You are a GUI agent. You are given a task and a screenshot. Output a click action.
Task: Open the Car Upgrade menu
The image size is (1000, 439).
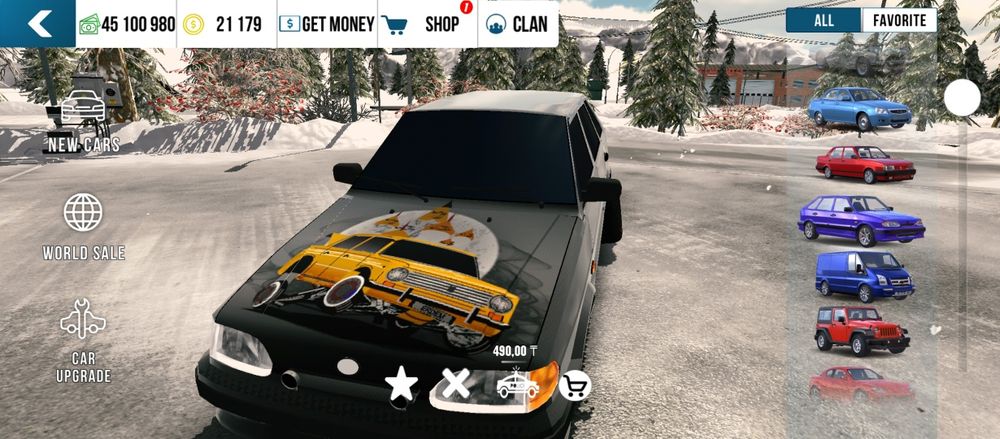(83, 341)
